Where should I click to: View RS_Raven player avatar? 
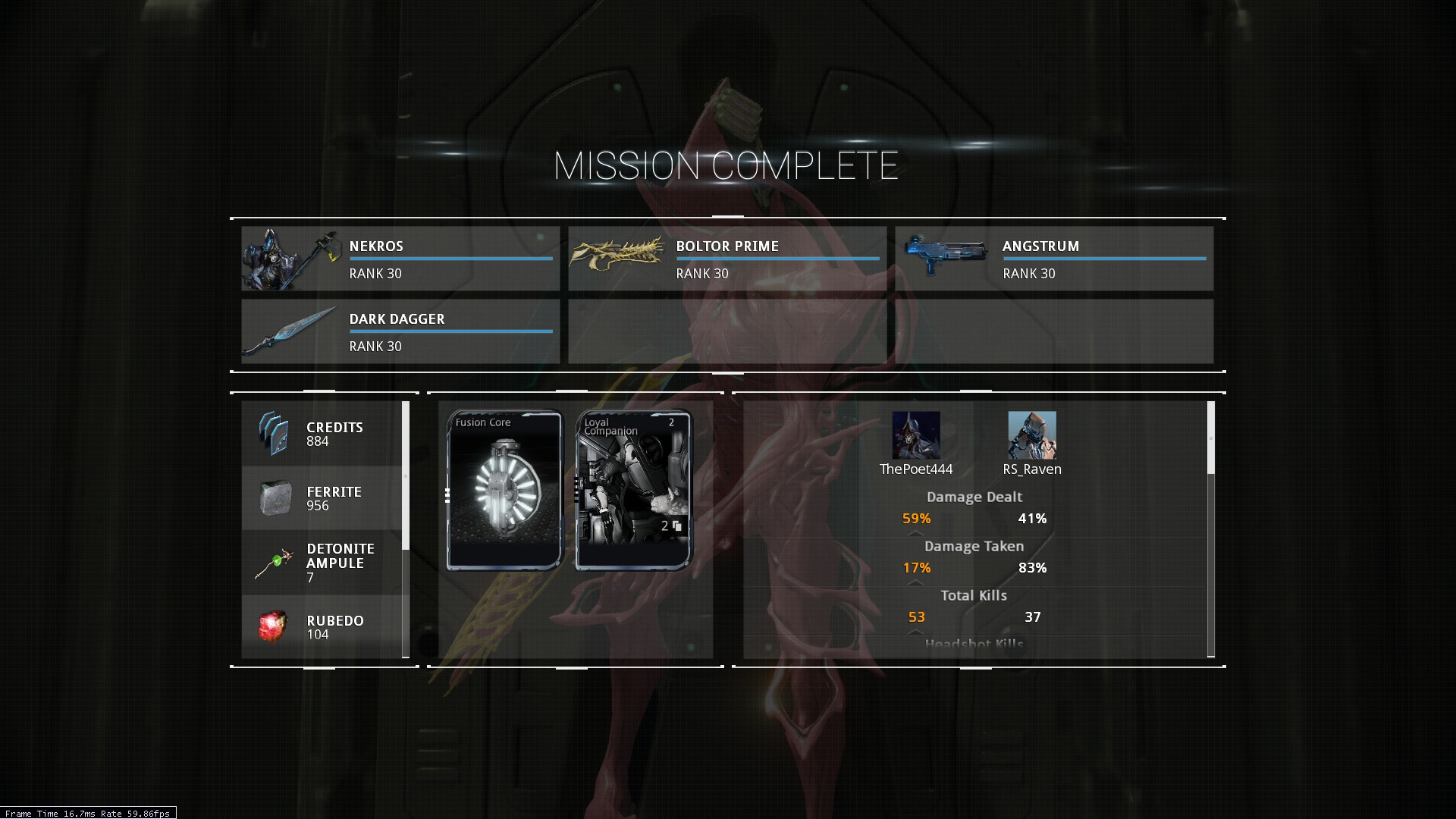(x=1032, y=435)
